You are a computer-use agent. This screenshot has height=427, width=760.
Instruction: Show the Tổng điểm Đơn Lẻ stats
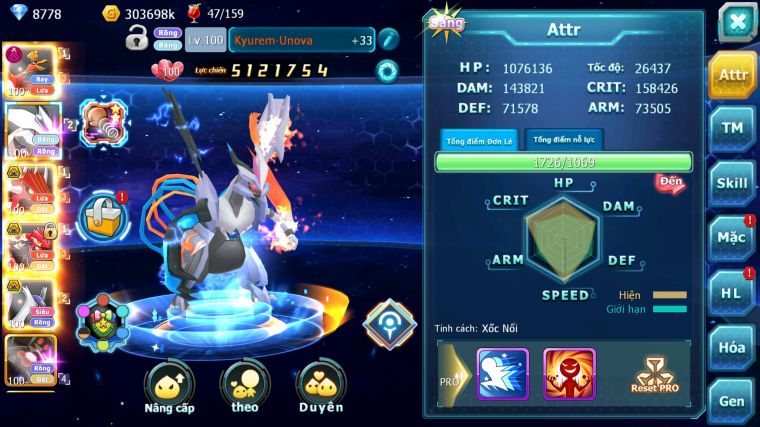[x=479, y=140]
